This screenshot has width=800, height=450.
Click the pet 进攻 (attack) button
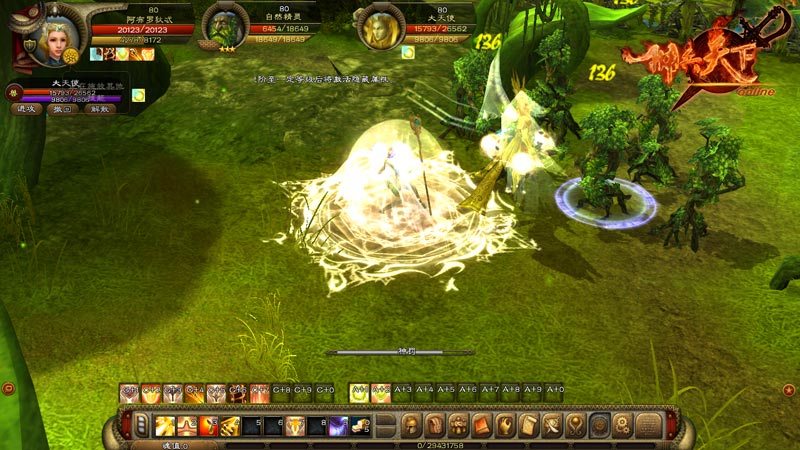[27, 109]
